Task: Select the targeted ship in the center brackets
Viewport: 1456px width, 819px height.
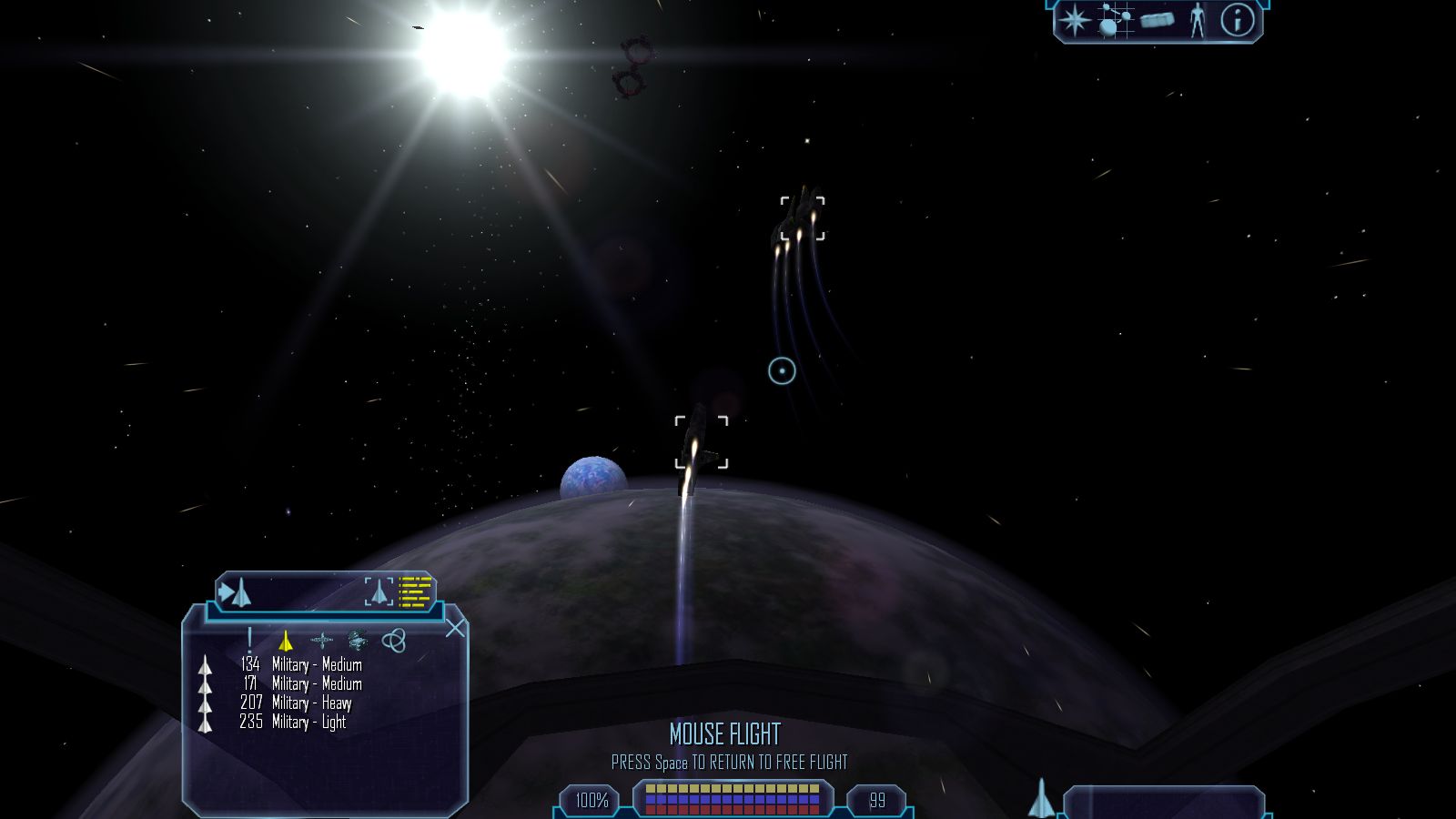Action: coord(701,443)
